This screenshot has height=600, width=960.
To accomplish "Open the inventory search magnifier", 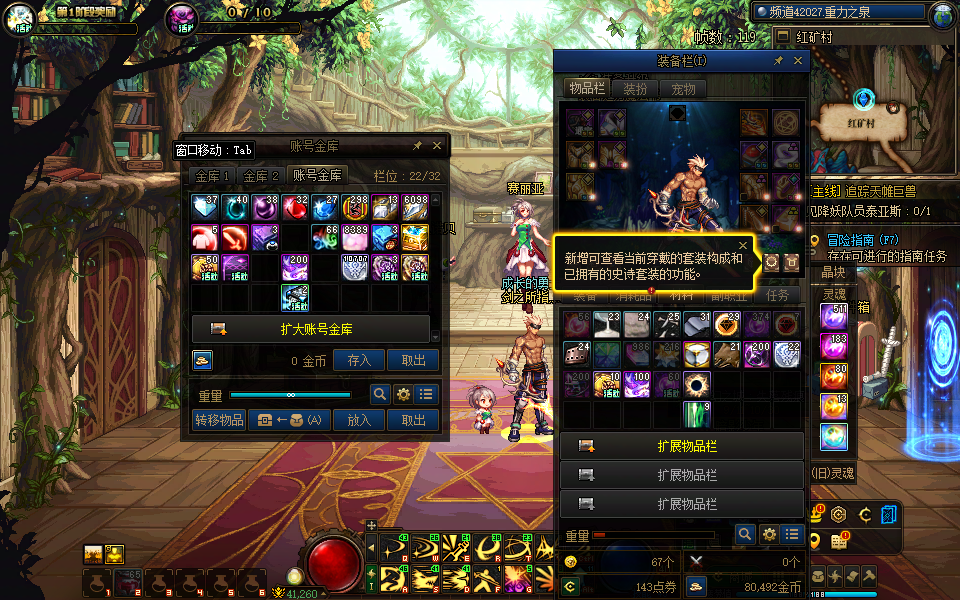I will [x=744, y=535].
